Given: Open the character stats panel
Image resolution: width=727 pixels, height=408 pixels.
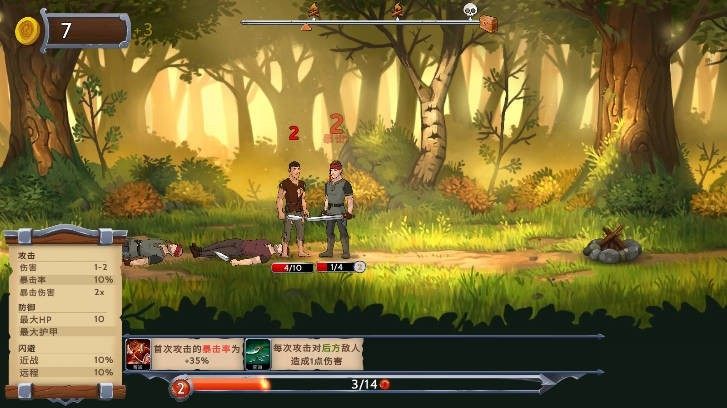Looking at the screenshot, I should pos(66,310).
